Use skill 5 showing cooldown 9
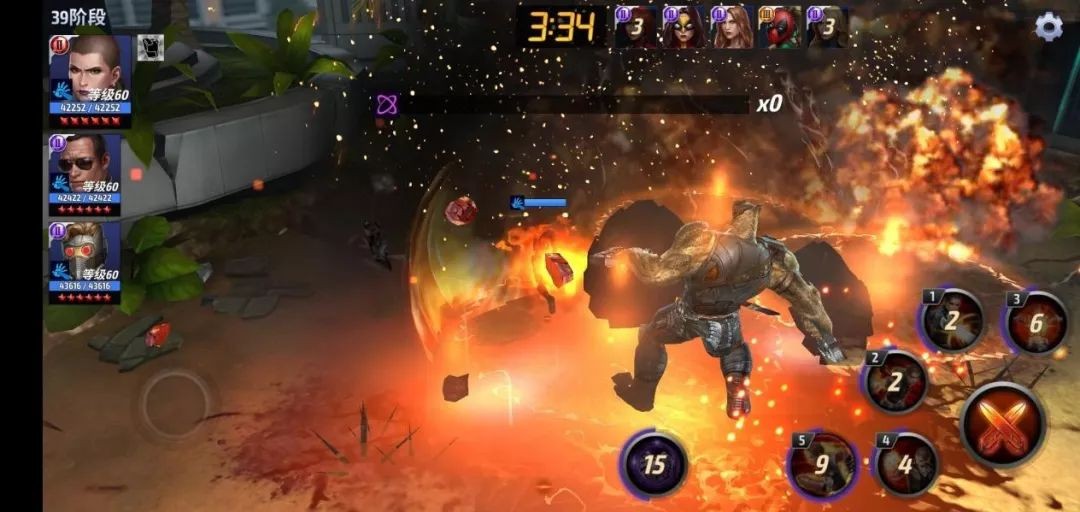Image resolution: width=1080 pixels, height=512 pixels. pos(822,464)
